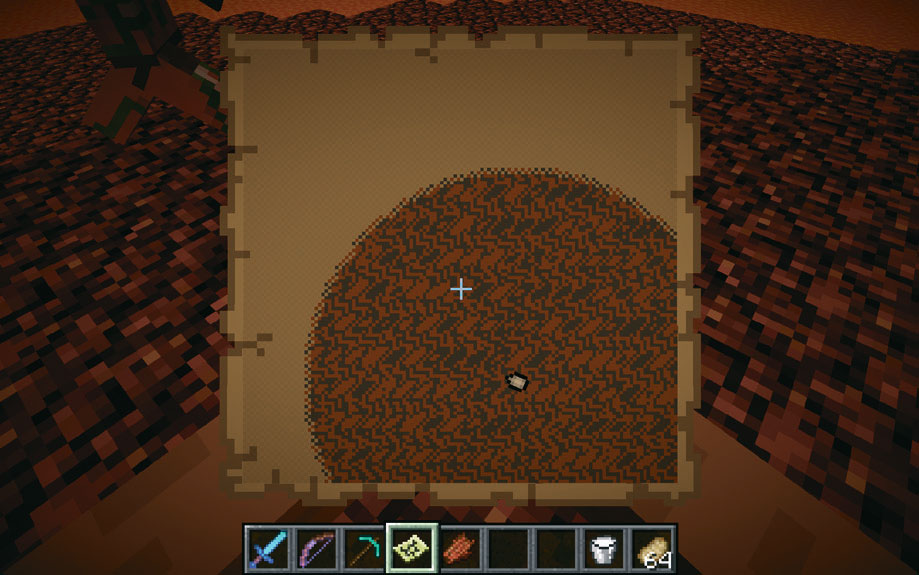Switch to the diamond pickaxe slot

[x=362, y=548]
